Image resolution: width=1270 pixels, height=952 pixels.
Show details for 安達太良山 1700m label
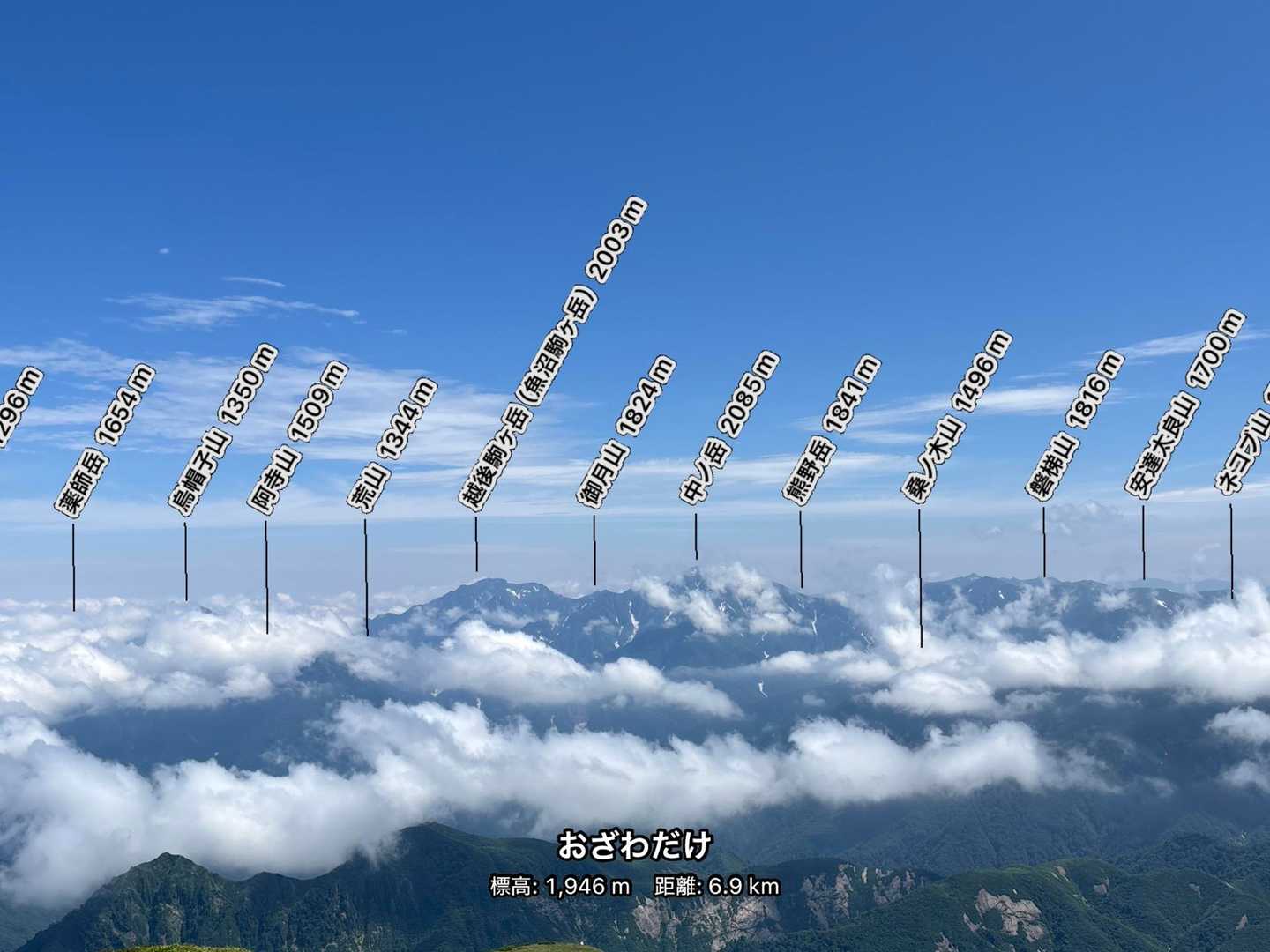(x=1185, y=405)
